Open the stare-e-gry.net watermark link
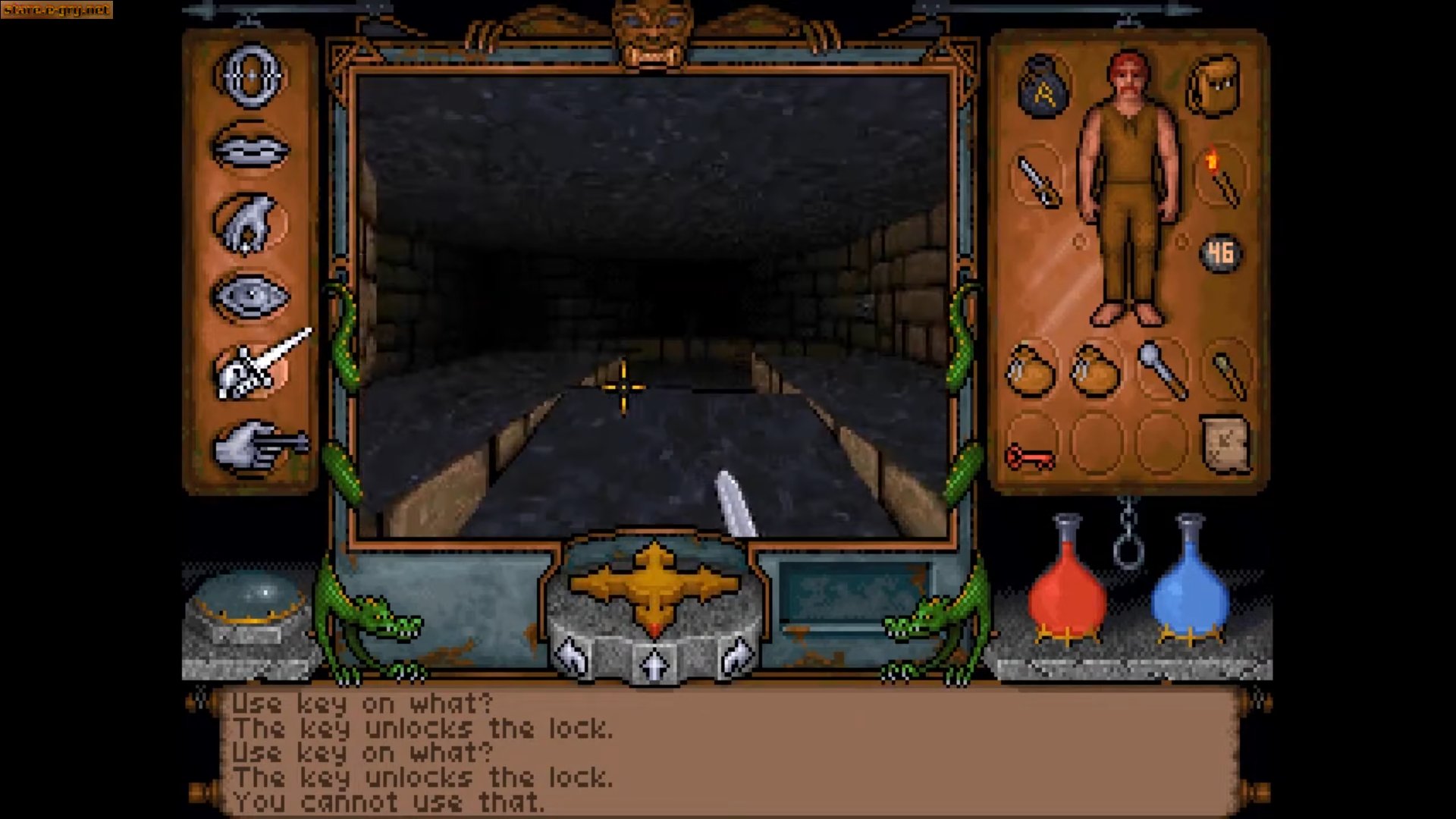The height and width of the screenshot is (819, 1456). [57, 11]
